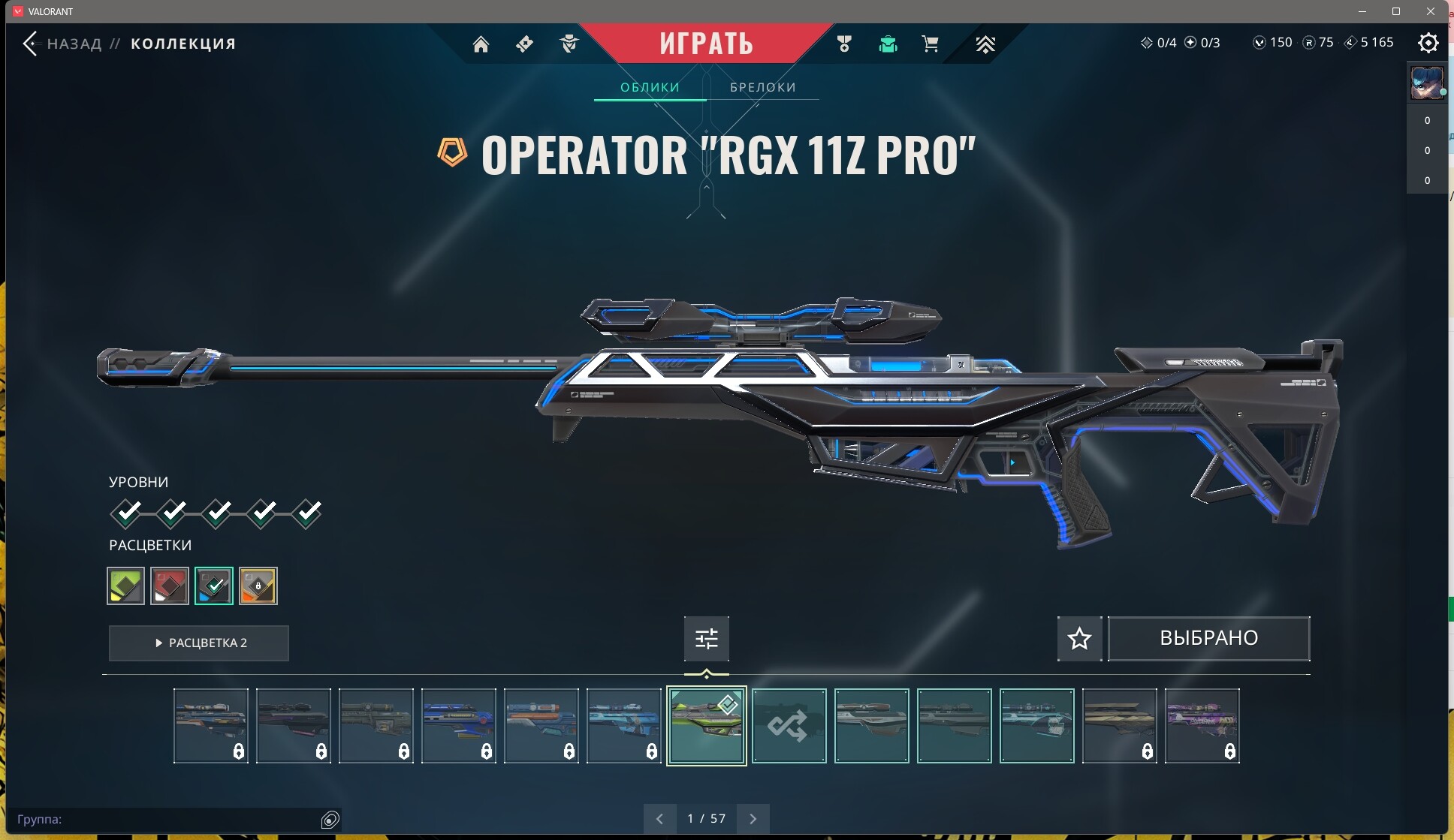Open the player avatar profile card
1454x840 pixels.
pyautogui.click(x=1427, y=83)
